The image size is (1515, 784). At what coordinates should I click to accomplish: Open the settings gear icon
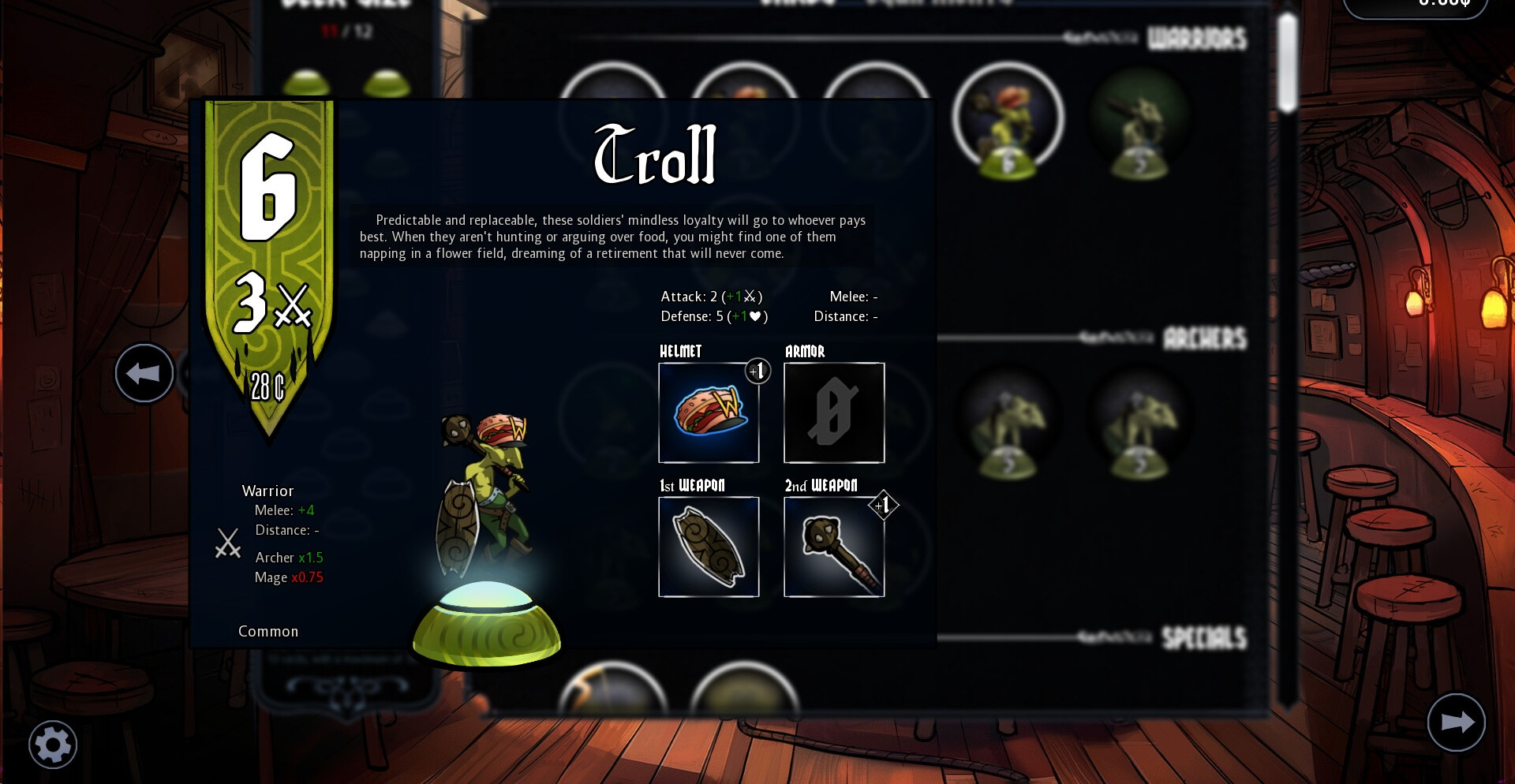(53, 744)
